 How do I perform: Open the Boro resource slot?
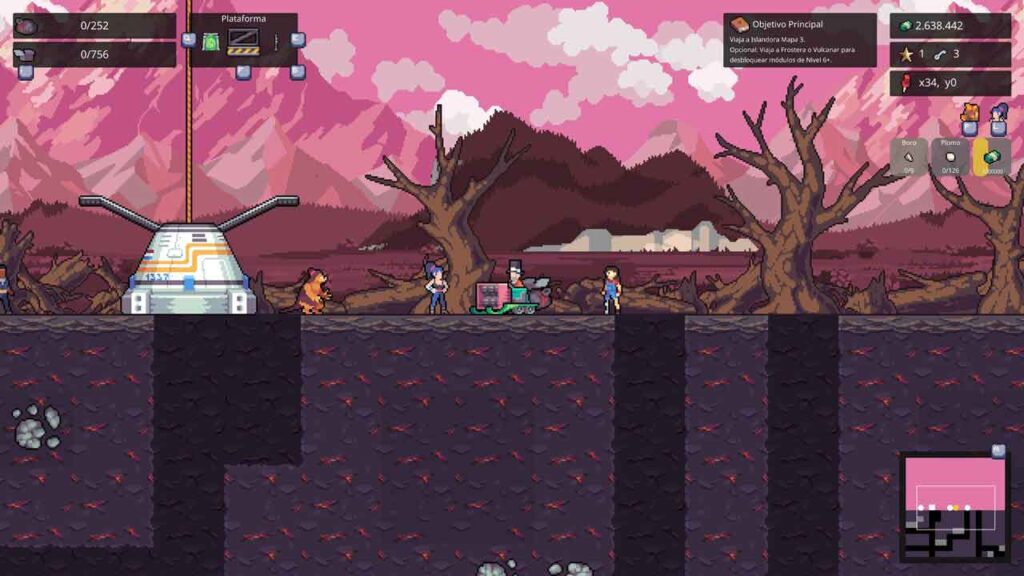[x=909, y=157]
